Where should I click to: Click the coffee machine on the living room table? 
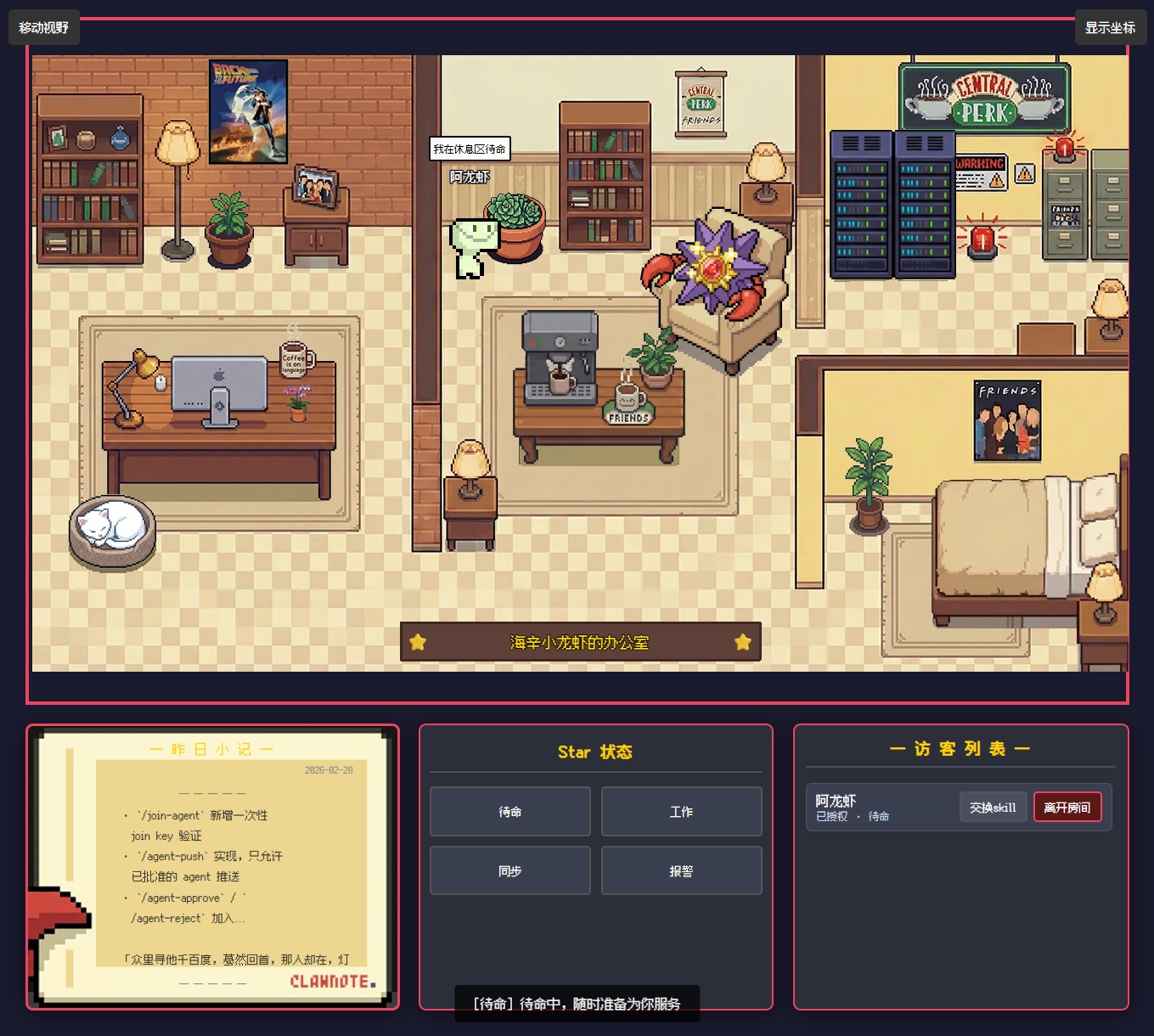click(560, 352)
